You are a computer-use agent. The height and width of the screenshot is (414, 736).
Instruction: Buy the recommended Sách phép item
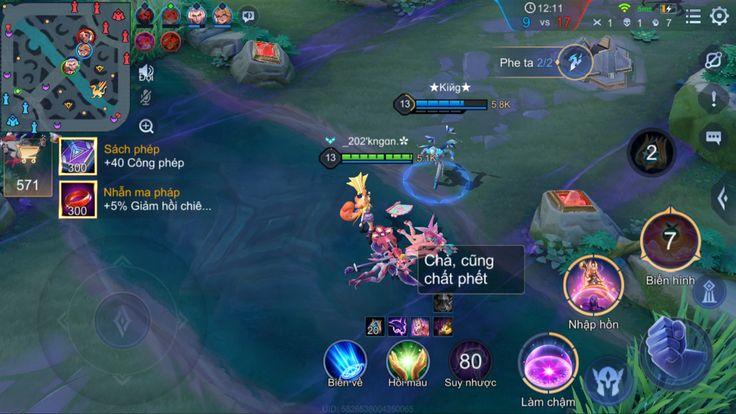78,156
